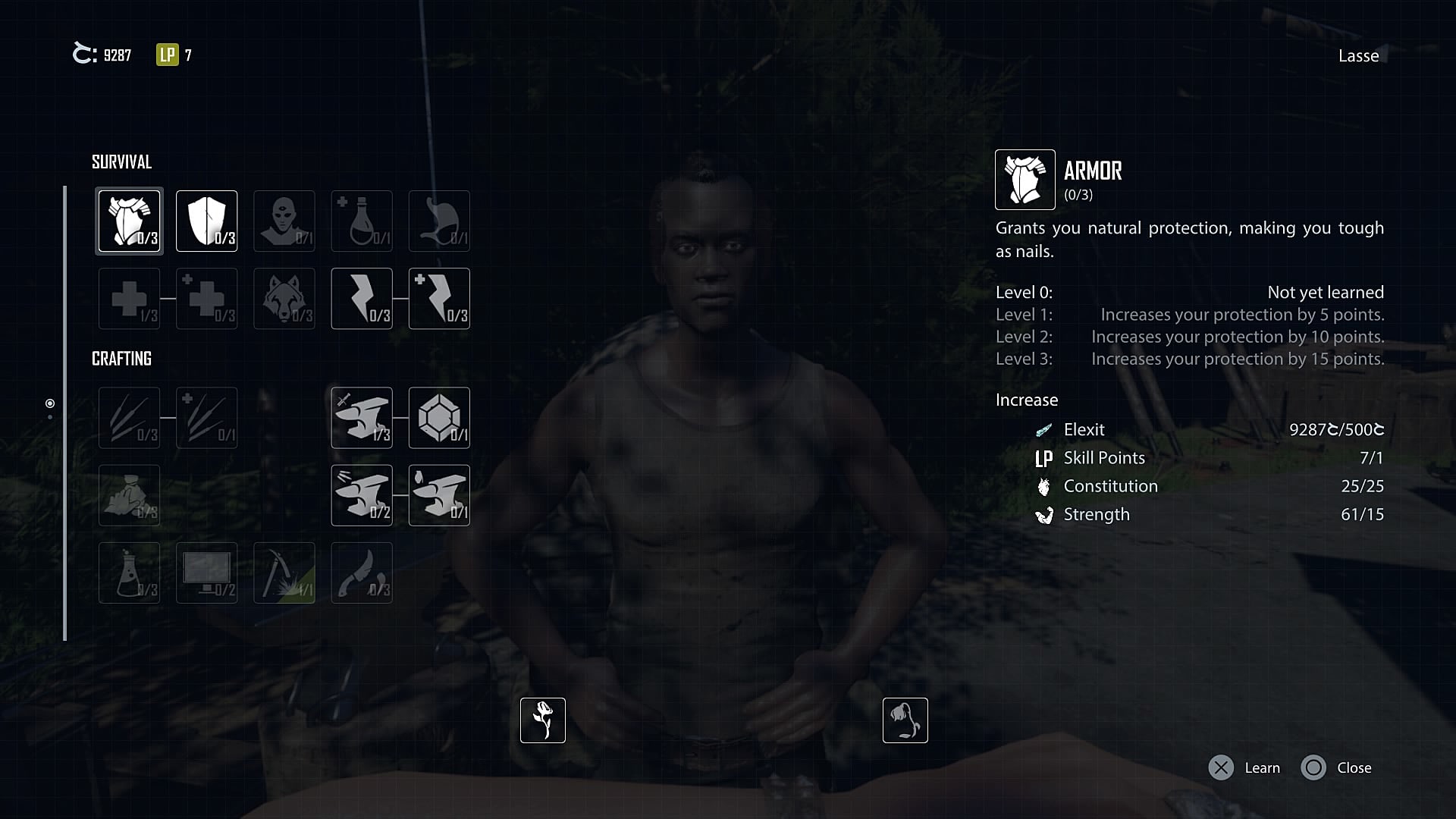Viewport: 1456px width, 819px height.
Task: Click the wilted rose icon
Action: (905, 720)
